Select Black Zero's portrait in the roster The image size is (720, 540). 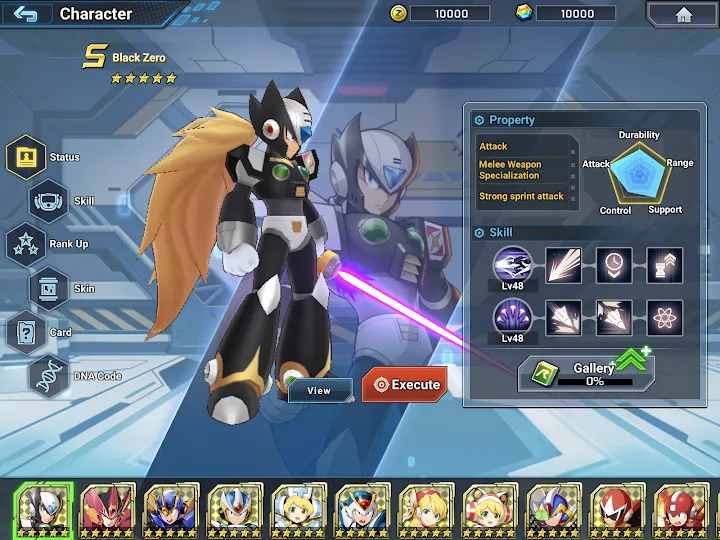[x=42, y=509]
